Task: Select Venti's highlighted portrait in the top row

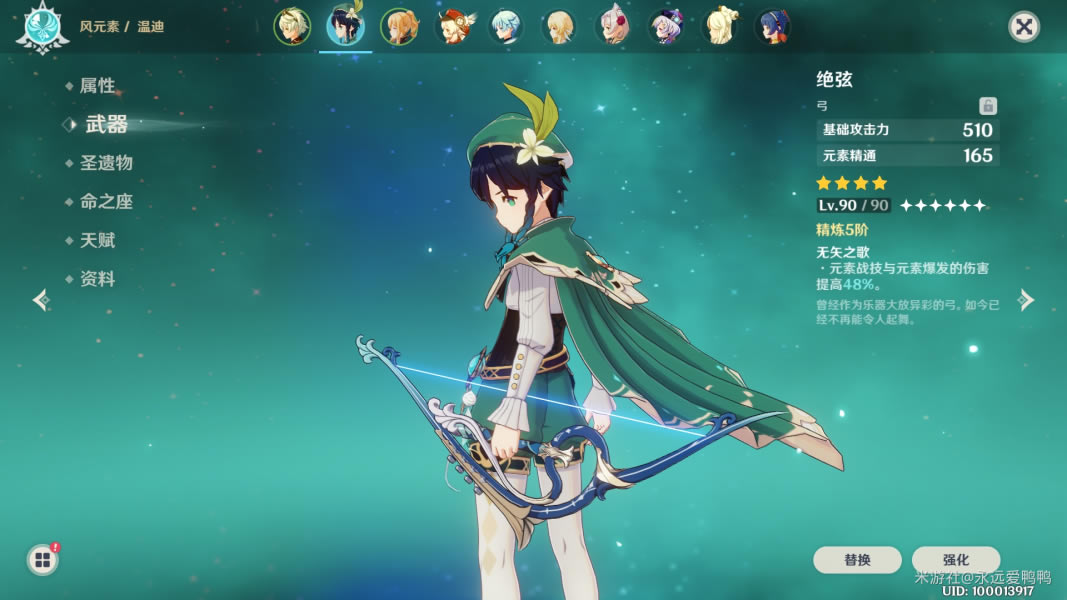Action: coord(345,27)
